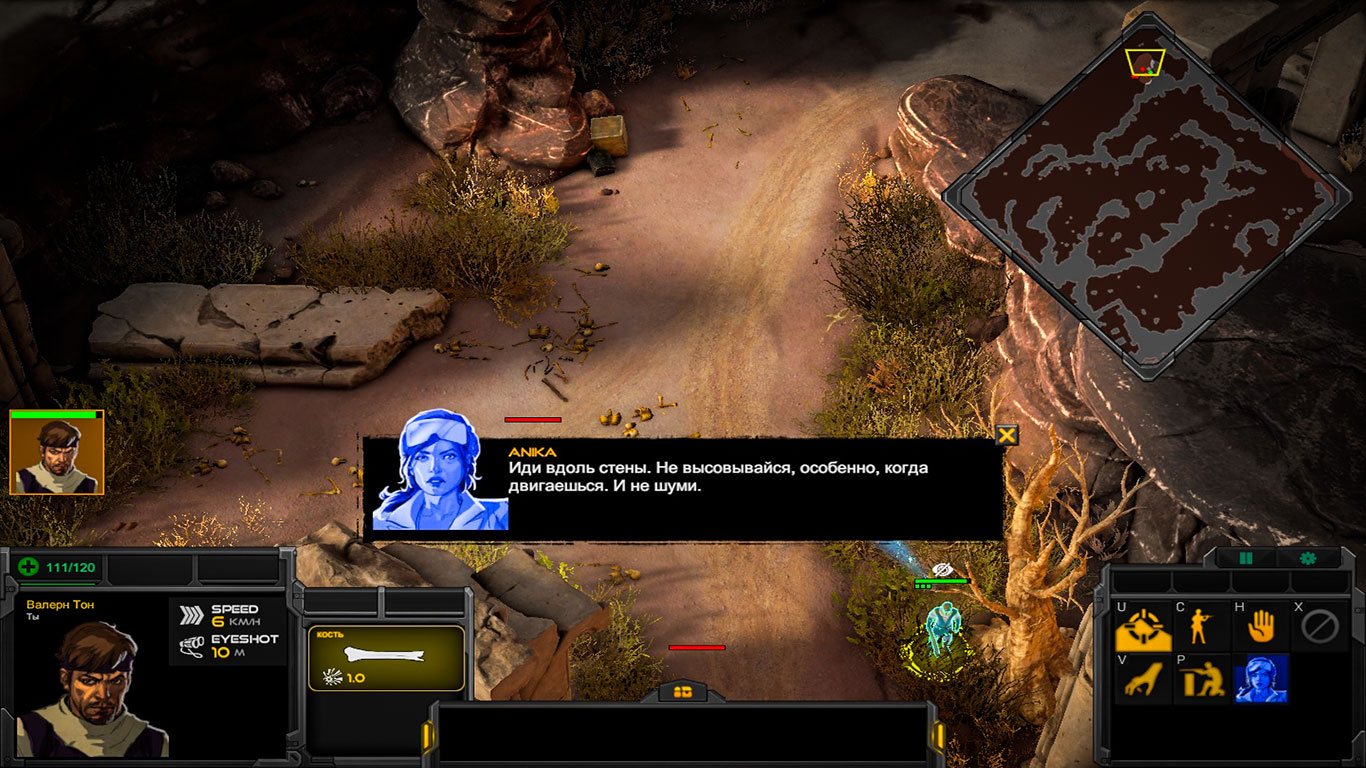The image size is (1366, 768).
Task: Open the yellow-icon tab above the bottom panel
Action: (x=684, y=691)
